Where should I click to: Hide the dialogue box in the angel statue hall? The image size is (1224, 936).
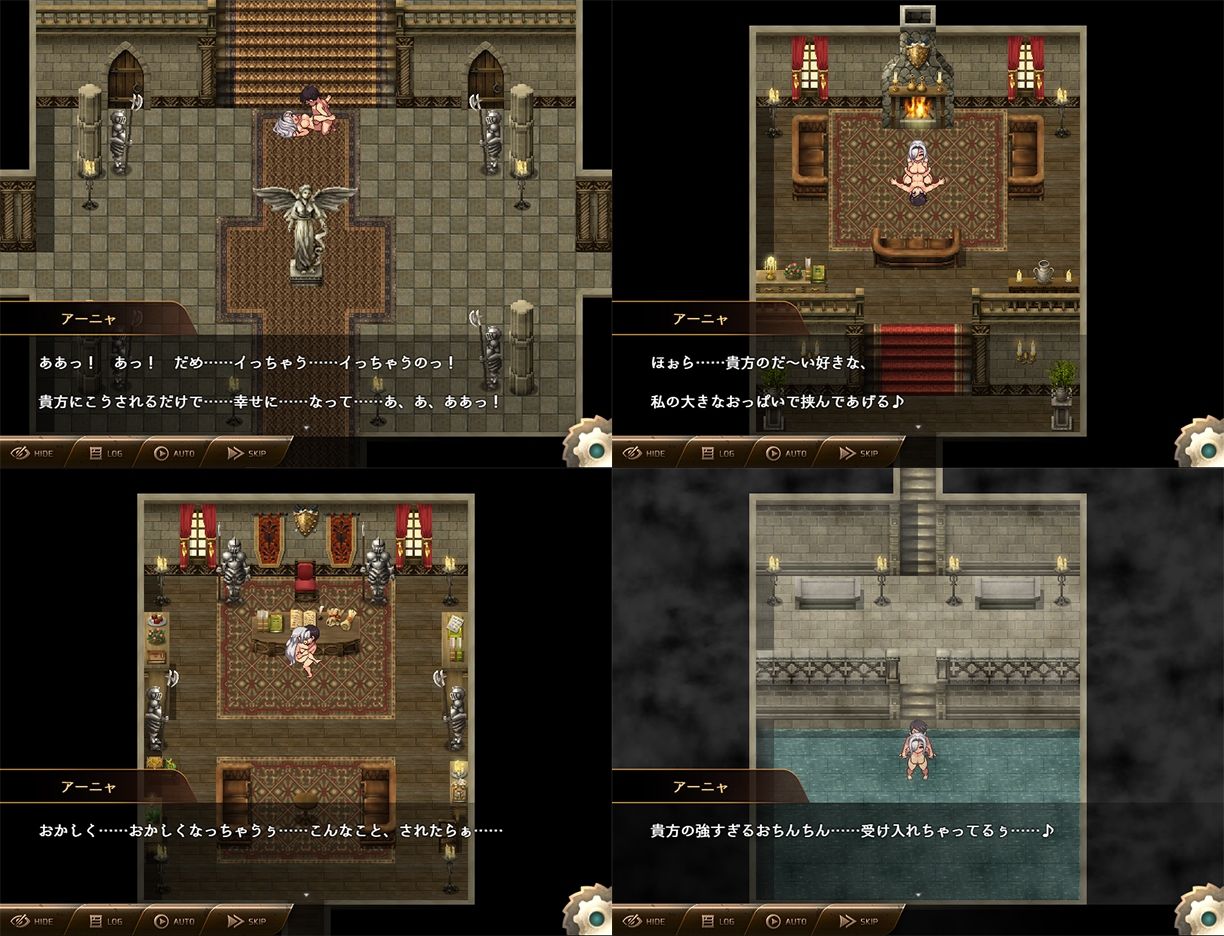coord(33,453)
